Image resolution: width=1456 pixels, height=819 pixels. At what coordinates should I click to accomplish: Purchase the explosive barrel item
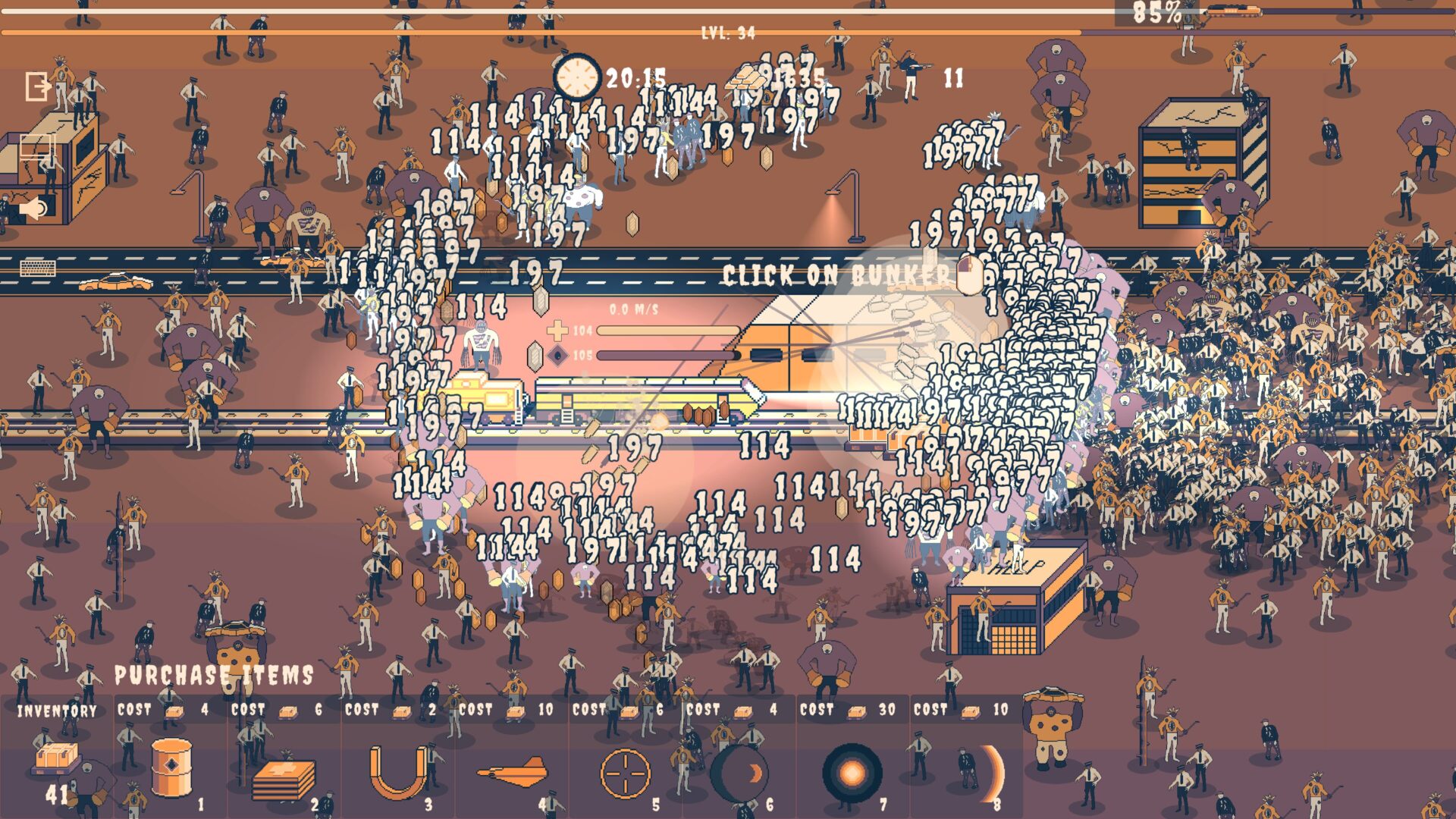(171, 767)
